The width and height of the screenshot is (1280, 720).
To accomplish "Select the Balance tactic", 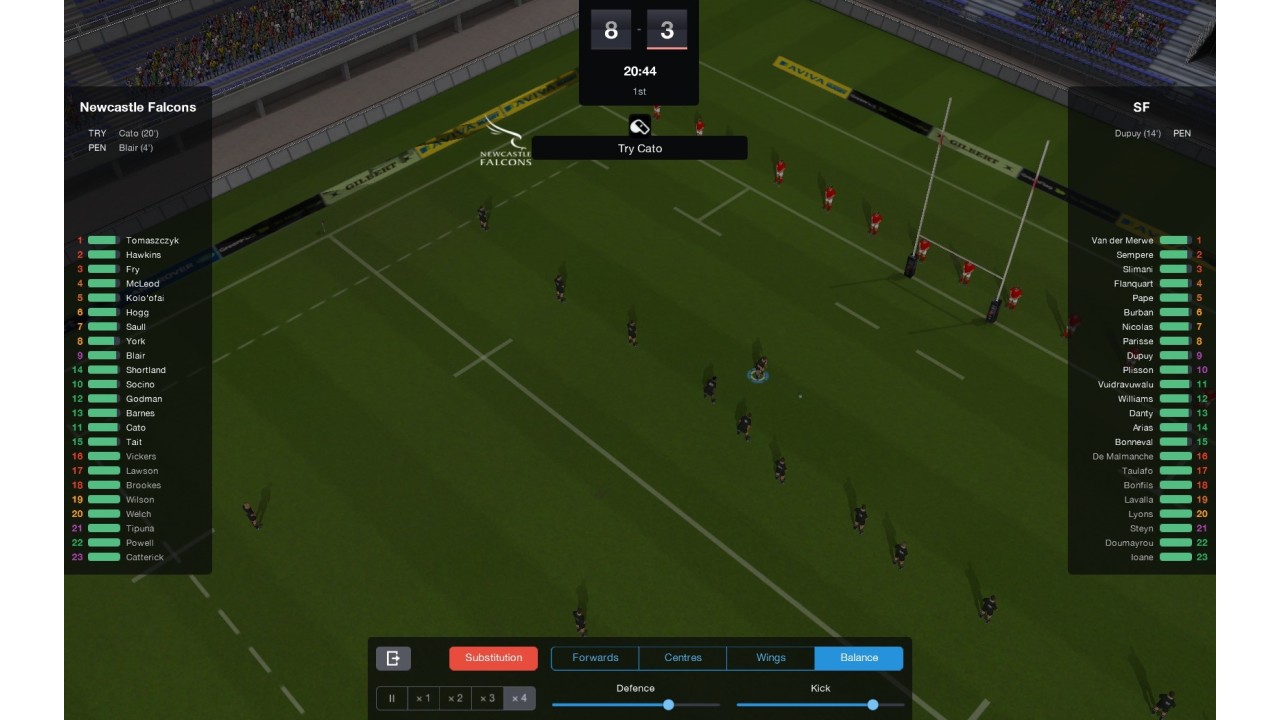I will (859, 658).
